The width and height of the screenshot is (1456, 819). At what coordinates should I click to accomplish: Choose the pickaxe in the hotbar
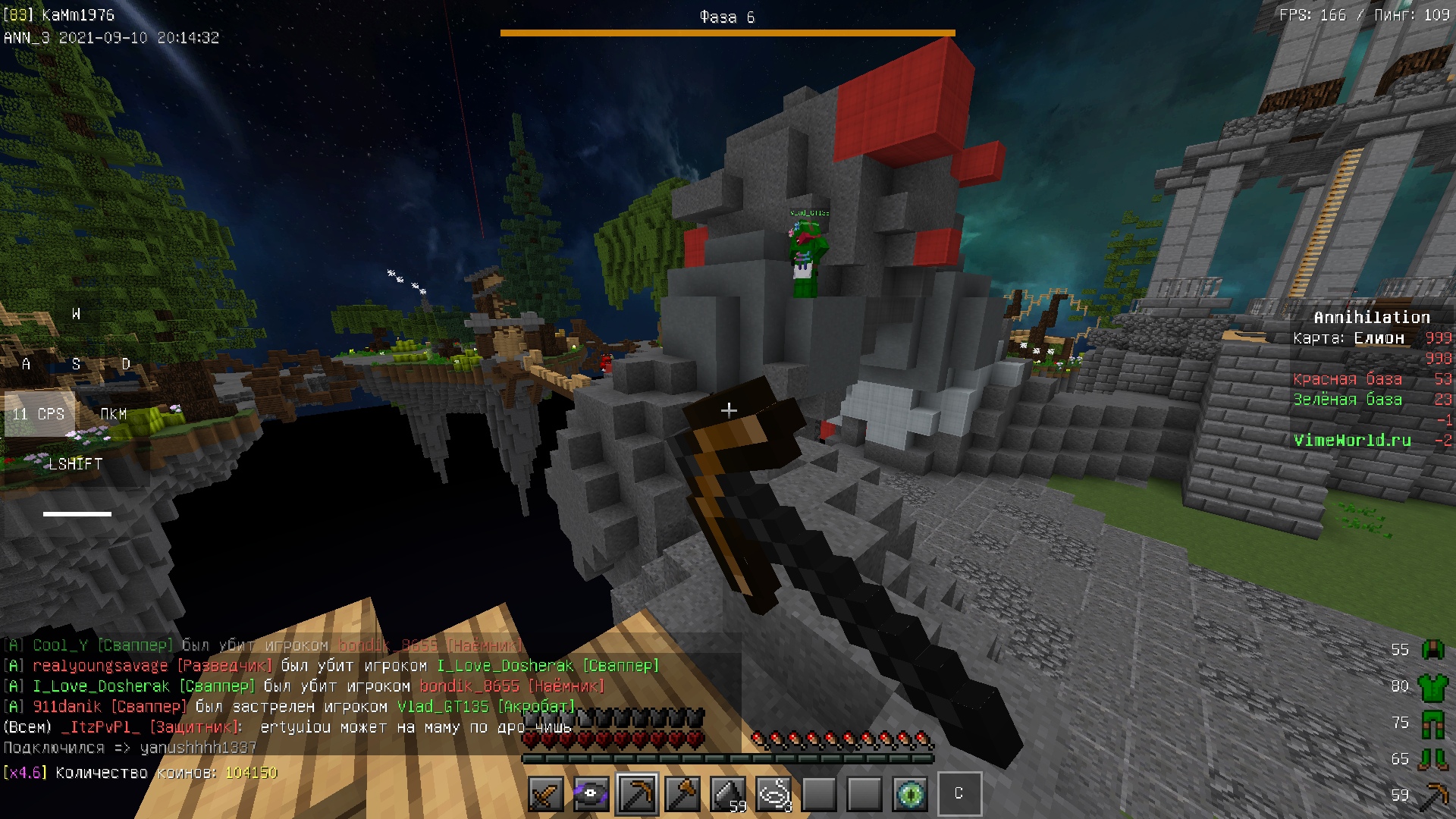pyautogui.click(x=637, y=794)
